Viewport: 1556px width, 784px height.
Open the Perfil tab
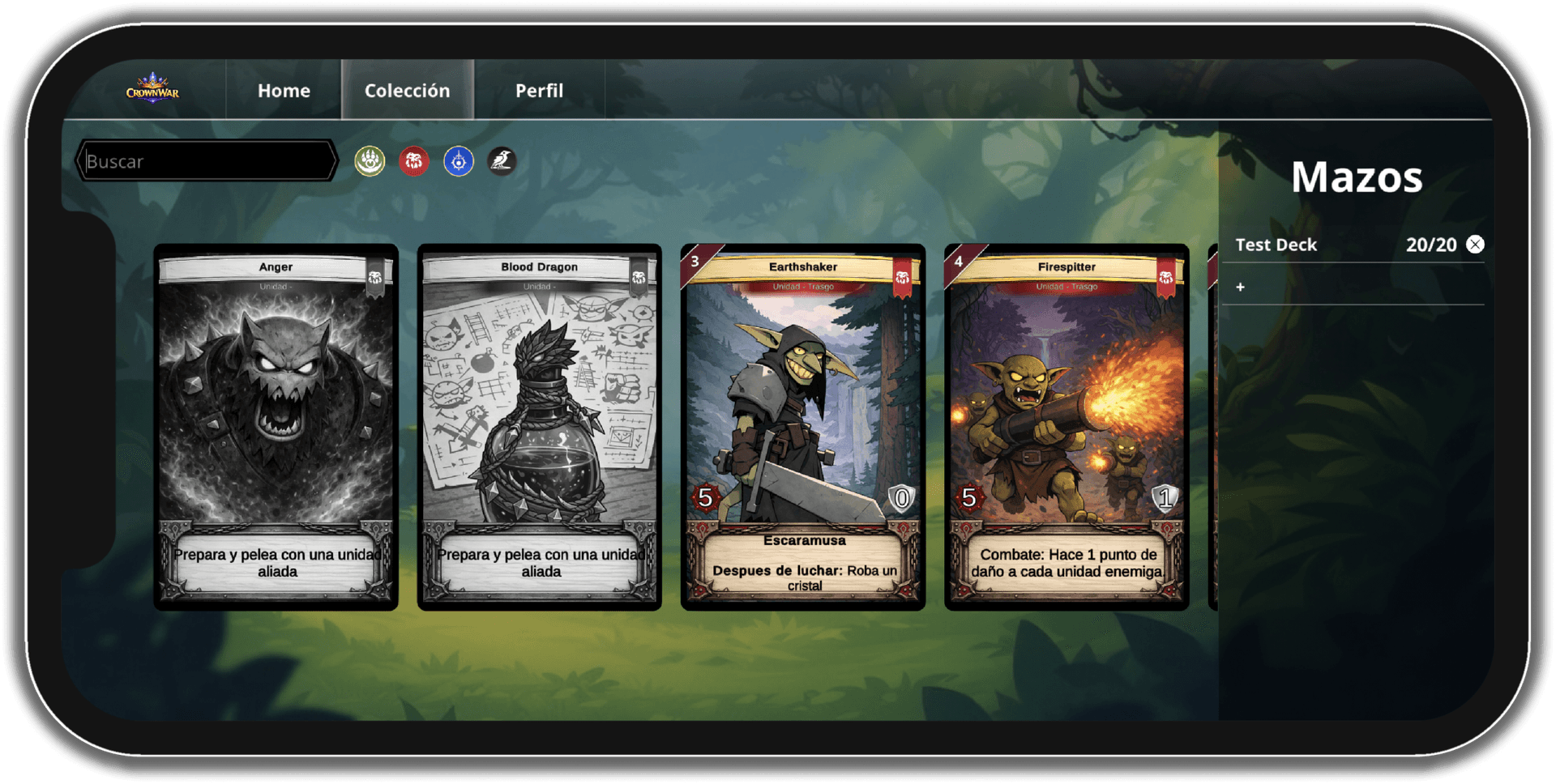(x=538, y=91)
